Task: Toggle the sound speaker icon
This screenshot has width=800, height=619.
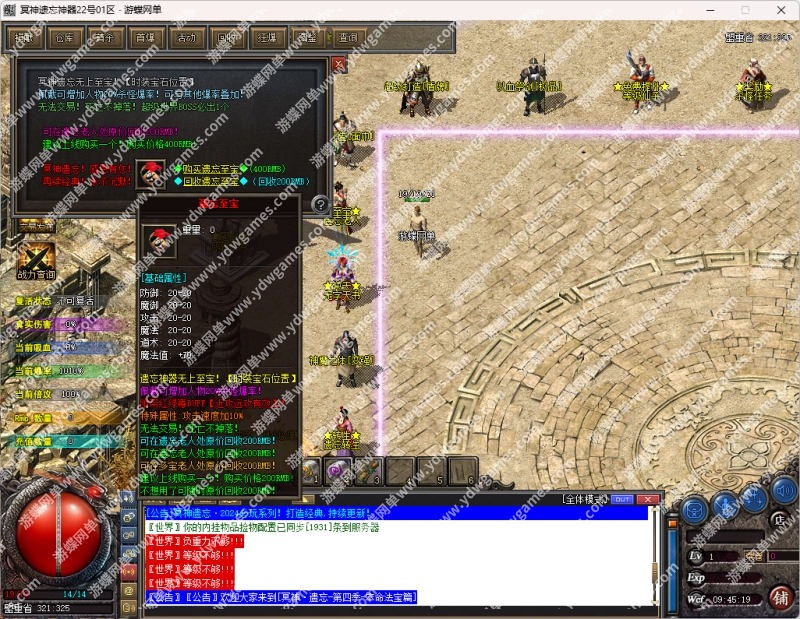Action: point(786,492)
